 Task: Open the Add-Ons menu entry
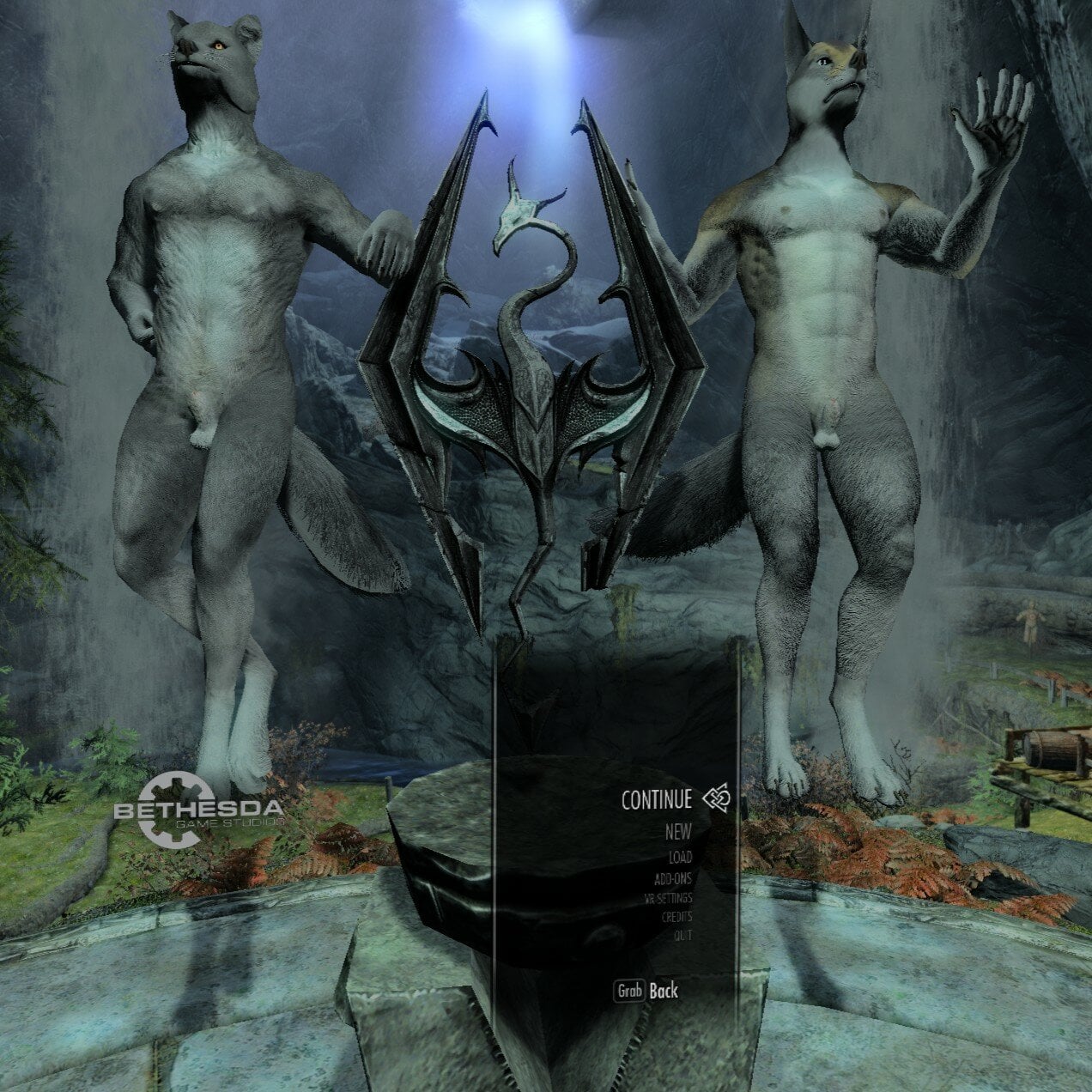(x=672, y=878)
